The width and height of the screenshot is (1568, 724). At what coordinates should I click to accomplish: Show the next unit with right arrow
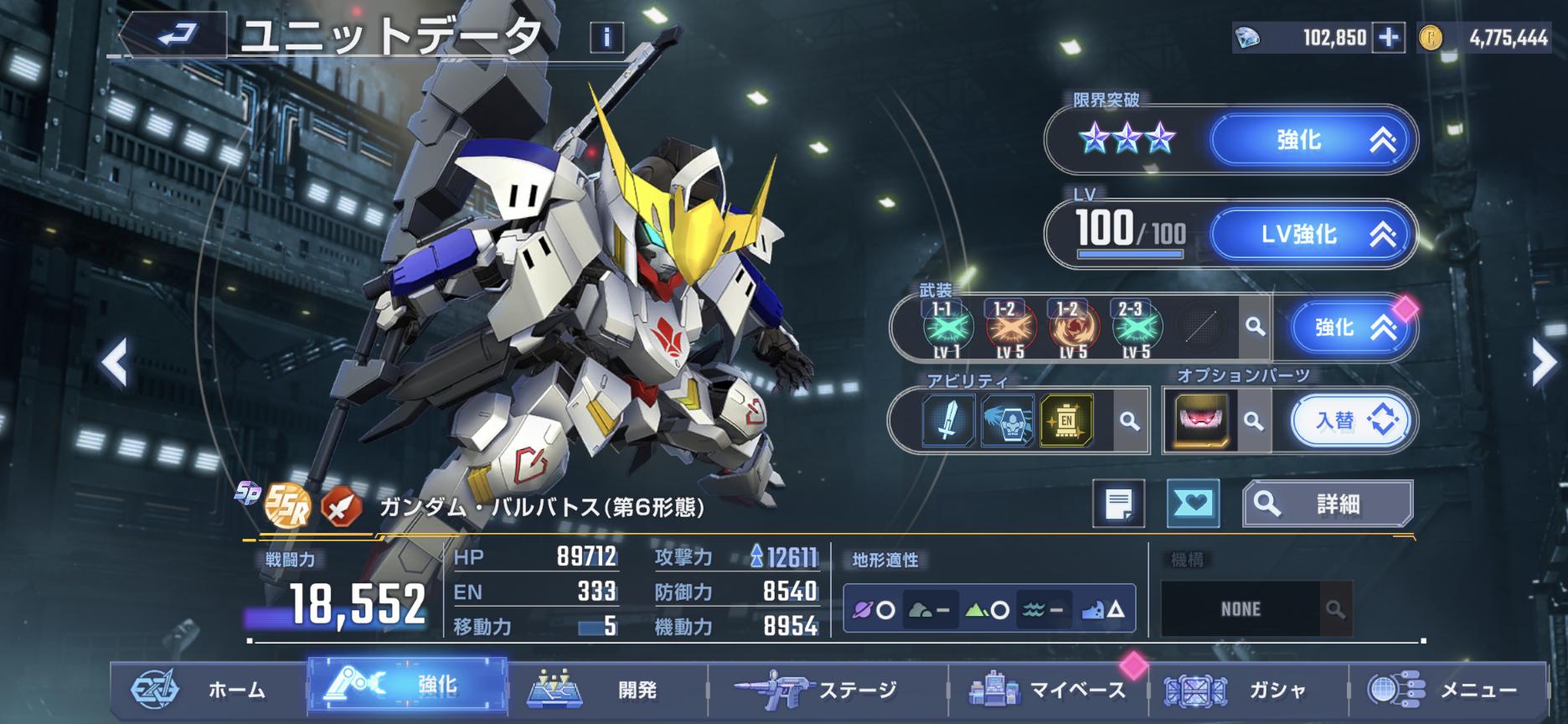coord(1542,363)
